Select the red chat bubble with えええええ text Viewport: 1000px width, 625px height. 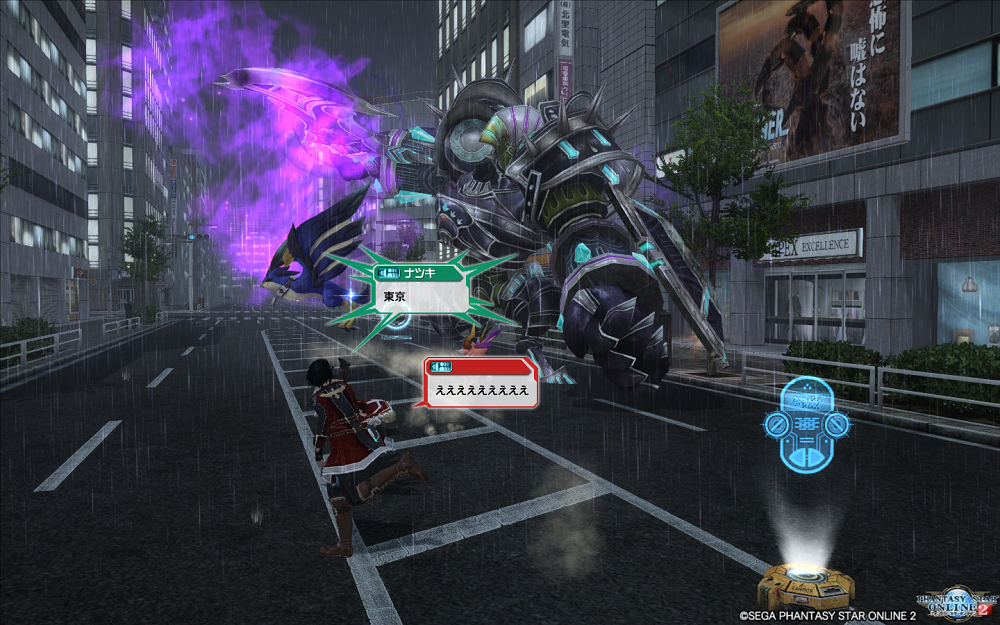coord(482,388)
